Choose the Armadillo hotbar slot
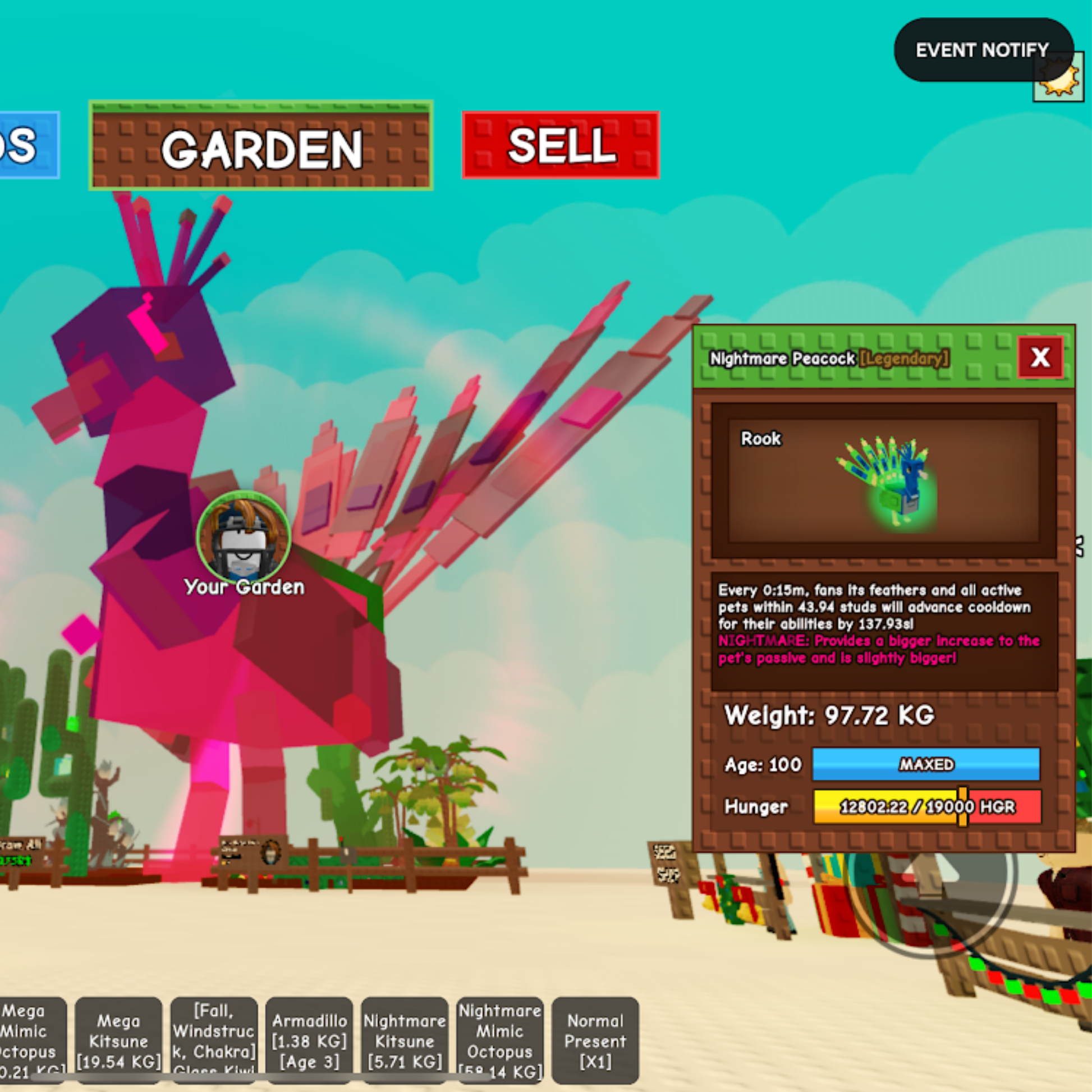This screenshot has width=1092, height=1092. 309,1040
